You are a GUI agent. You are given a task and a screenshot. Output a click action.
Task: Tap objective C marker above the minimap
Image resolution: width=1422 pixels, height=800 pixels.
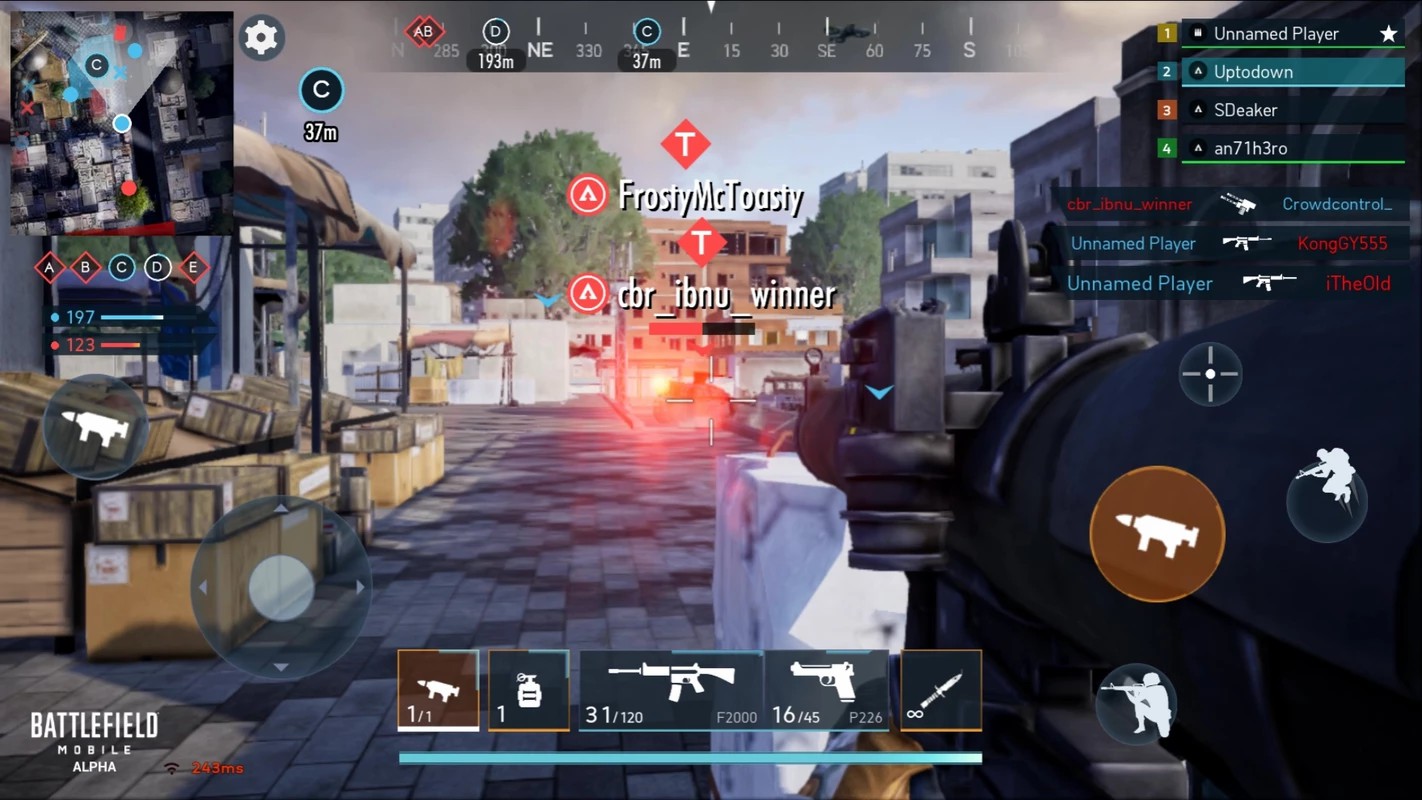[x=321, y=90]
